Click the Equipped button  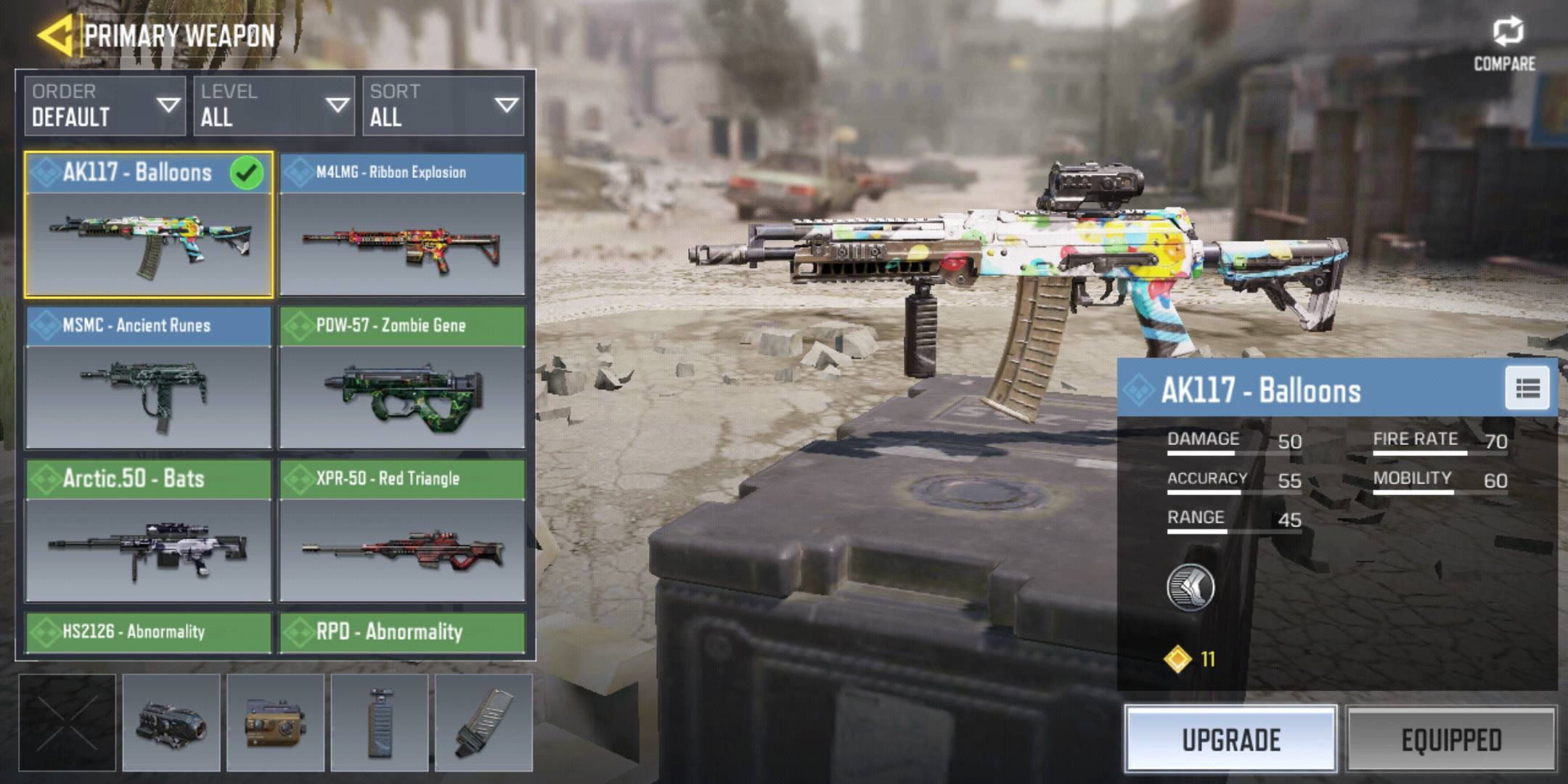pos(1451,740)
